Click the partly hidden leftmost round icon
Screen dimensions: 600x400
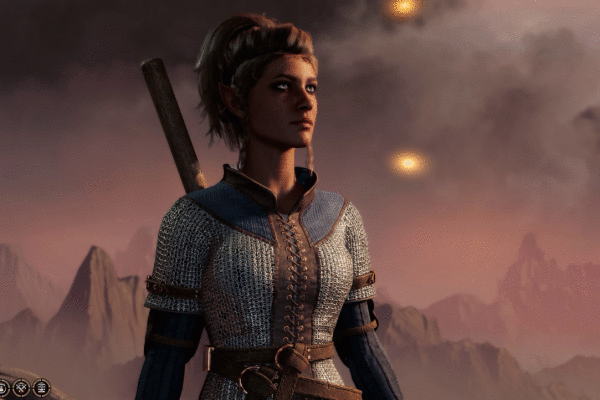coord(3,388)
